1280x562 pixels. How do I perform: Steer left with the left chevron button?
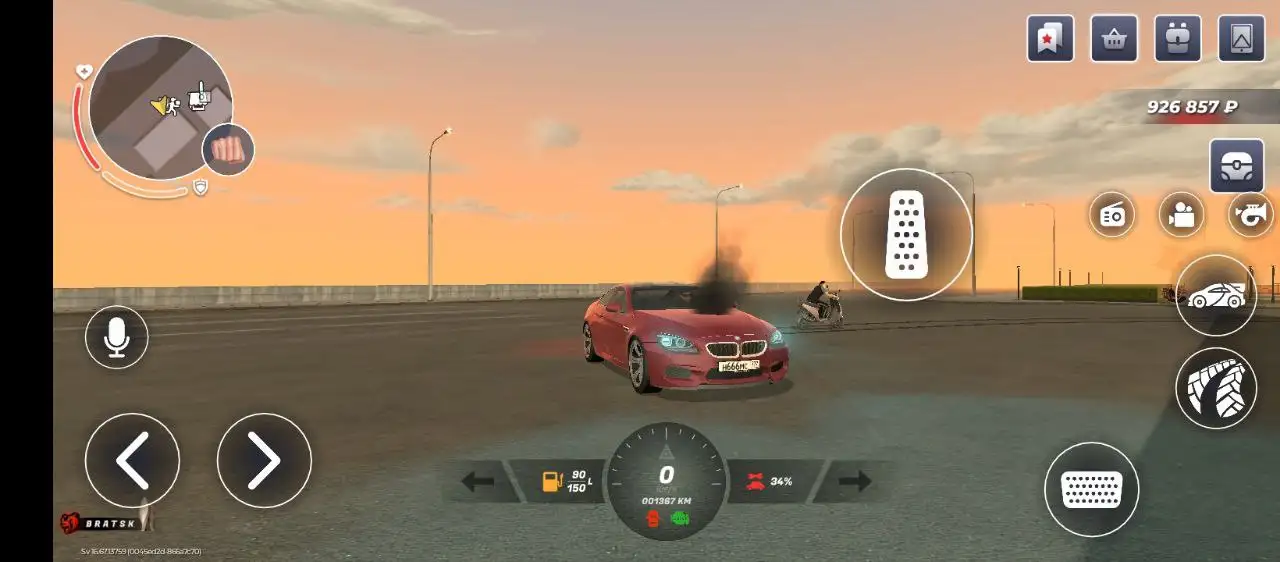(132, 460)
